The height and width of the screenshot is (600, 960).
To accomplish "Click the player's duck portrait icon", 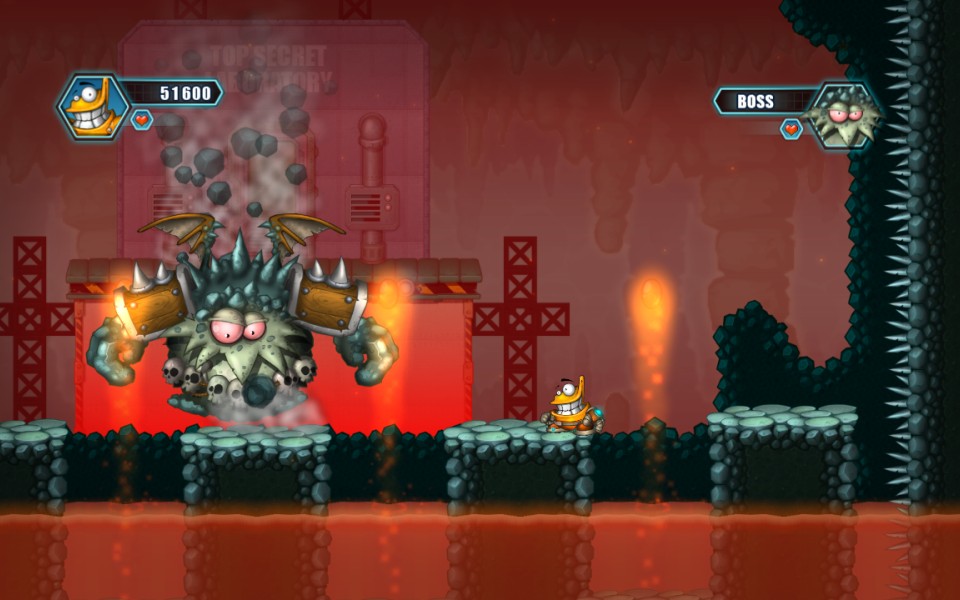I will pyautogui.click(x=92, y=106).
